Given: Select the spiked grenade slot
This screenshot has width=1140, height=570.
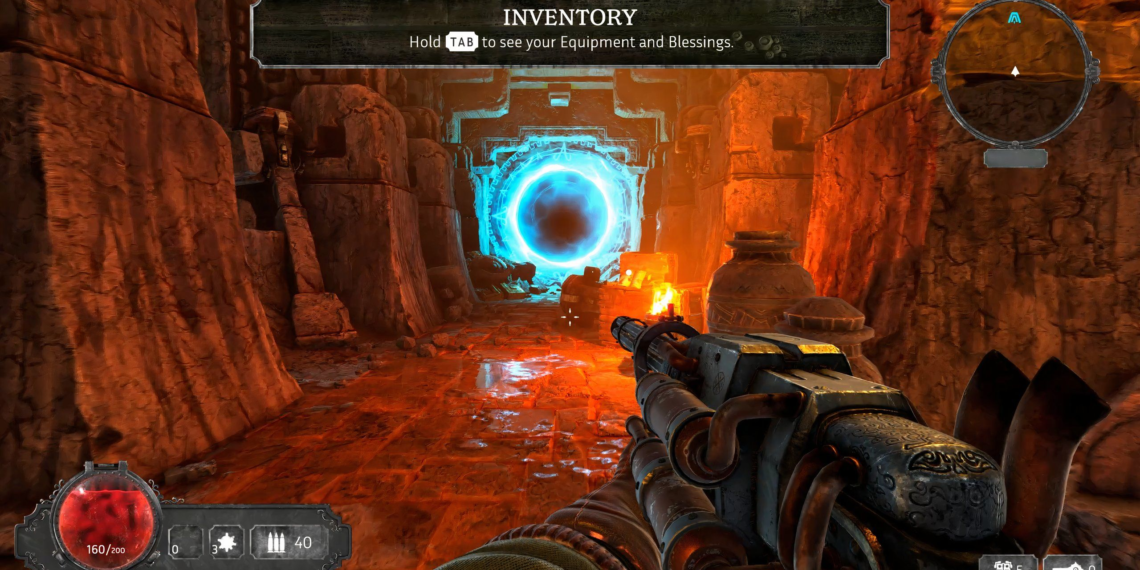Looking at the screenshot, I should coord(227,543).
